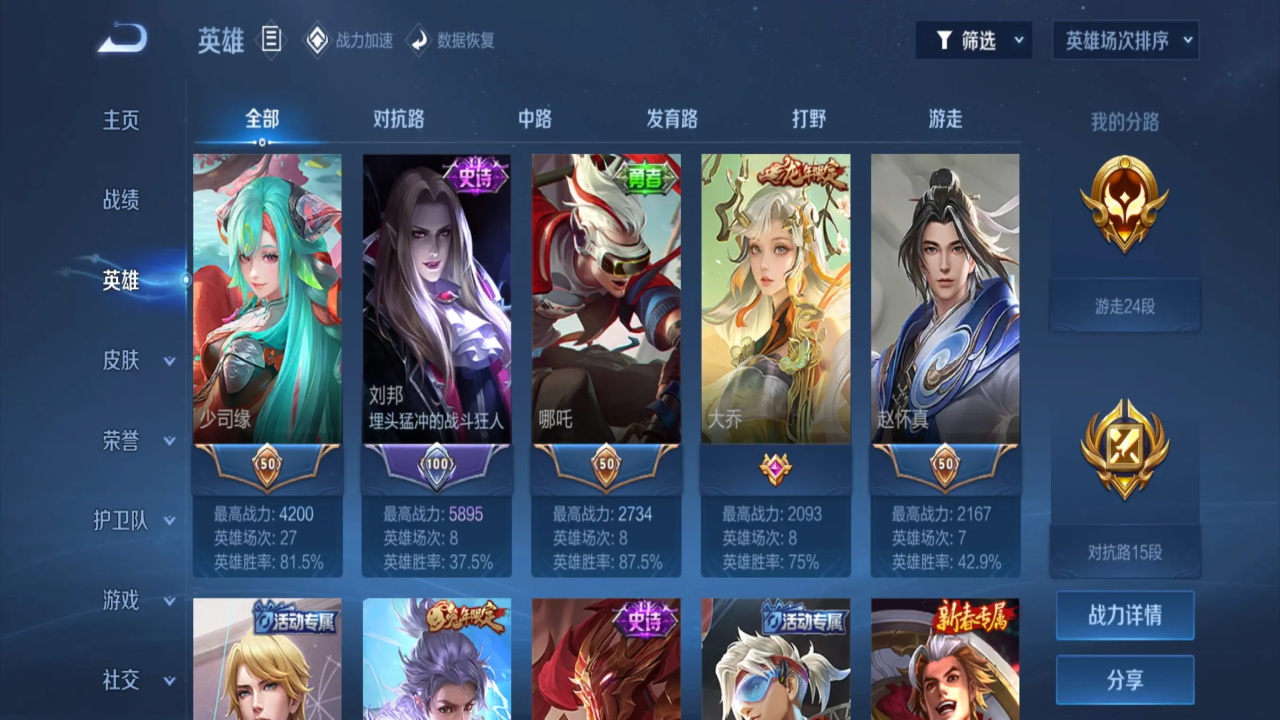Click the 分享 share button
1280x720 pixels.
(1124, 680)
